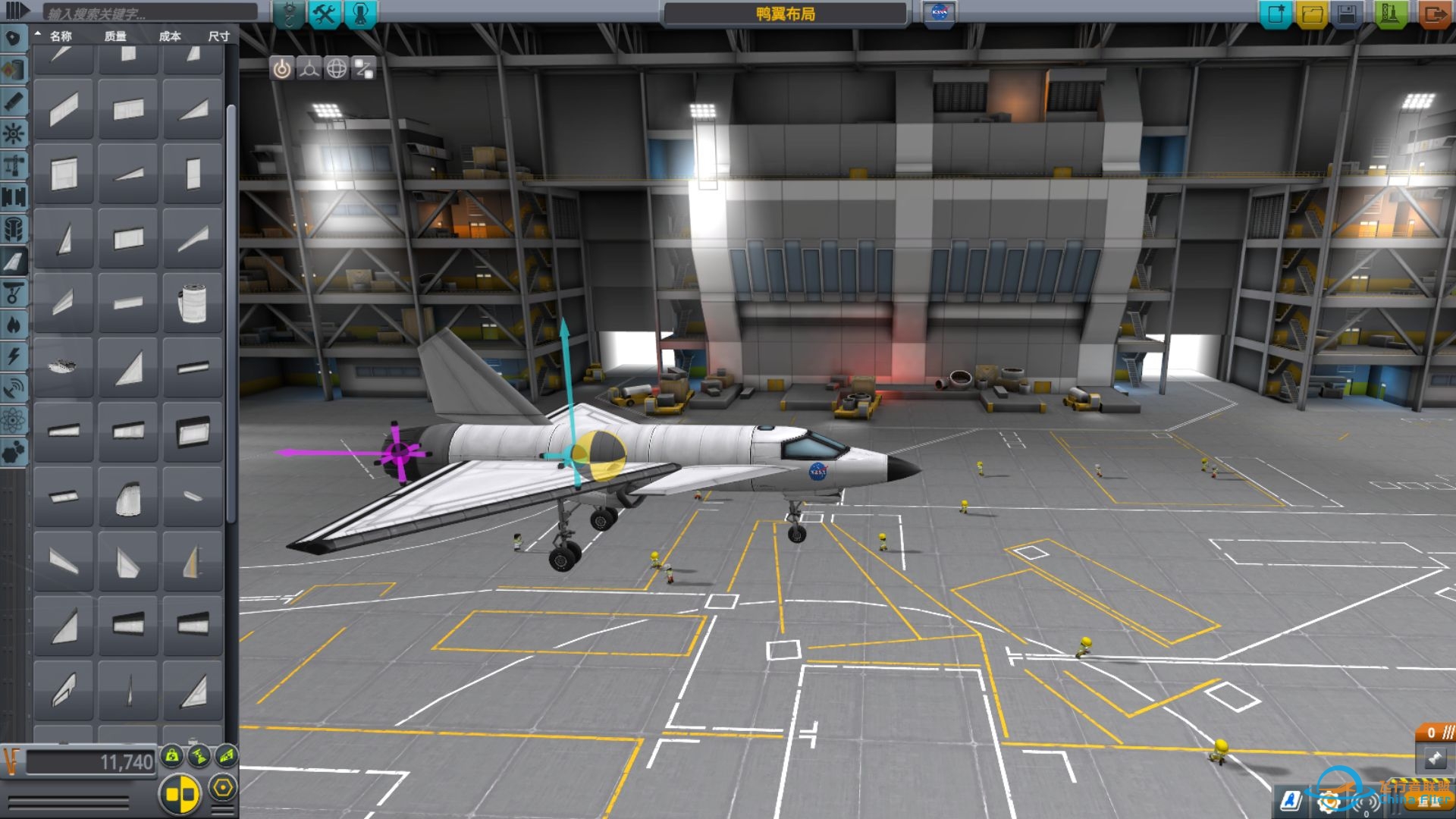Sort the parts list by size (尺寸)
1456x819 pixels.
[x=218, y=36]
